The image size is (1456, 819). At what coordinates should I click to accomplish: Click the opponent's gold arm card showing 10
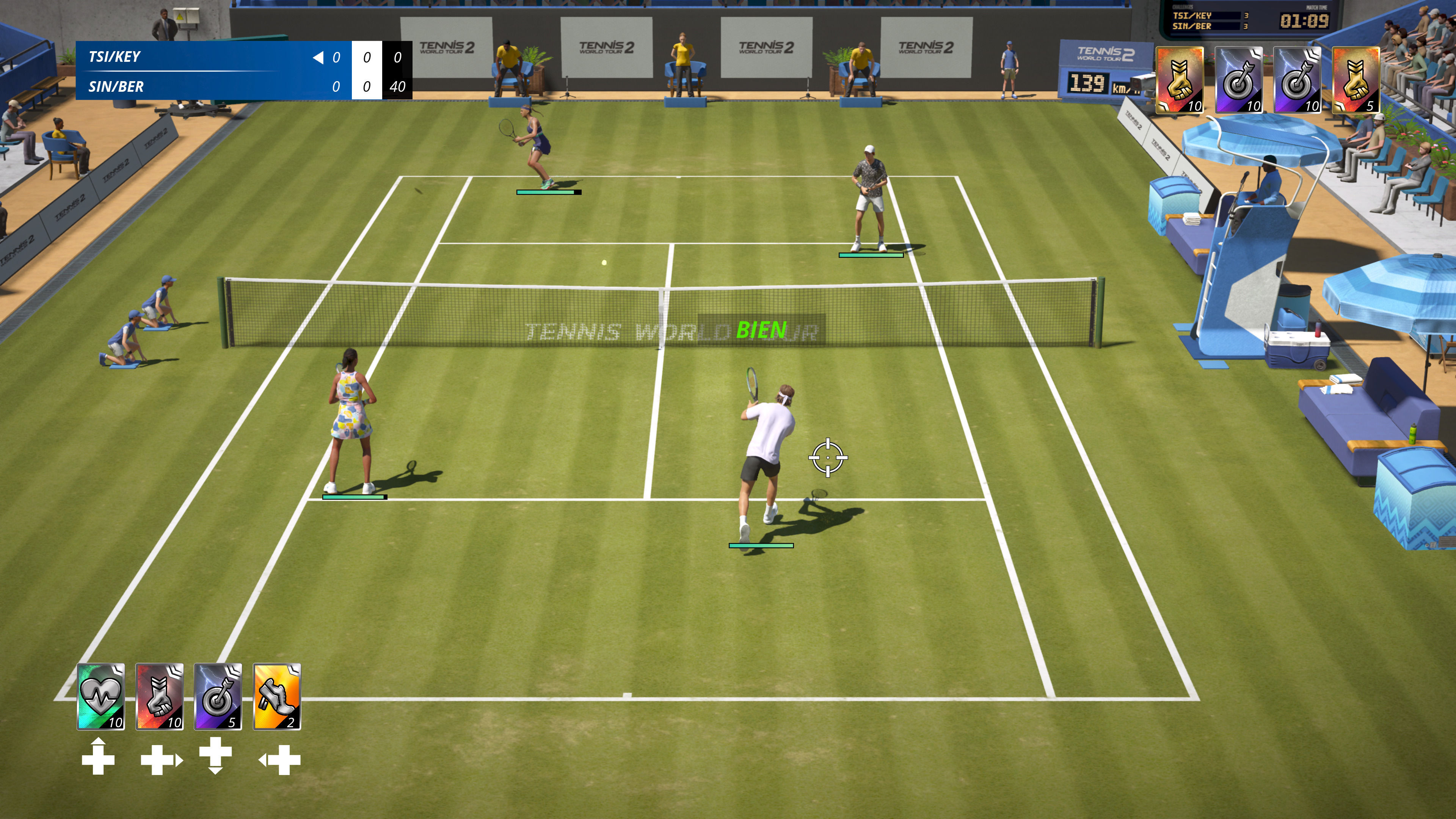tap(1180, 80)
